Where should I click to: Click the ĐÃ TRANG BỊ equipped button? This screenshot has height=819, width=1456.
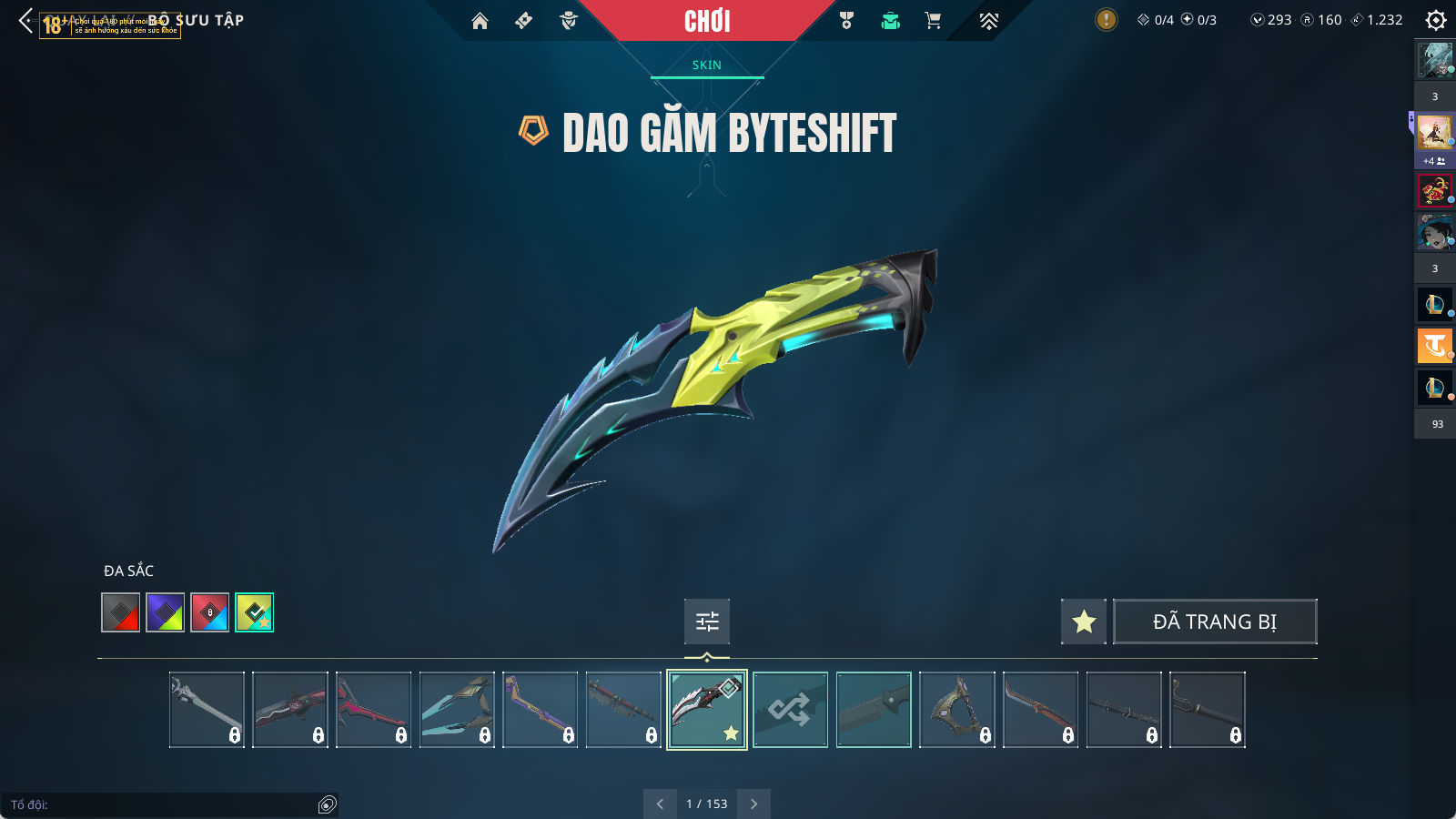1215,622
